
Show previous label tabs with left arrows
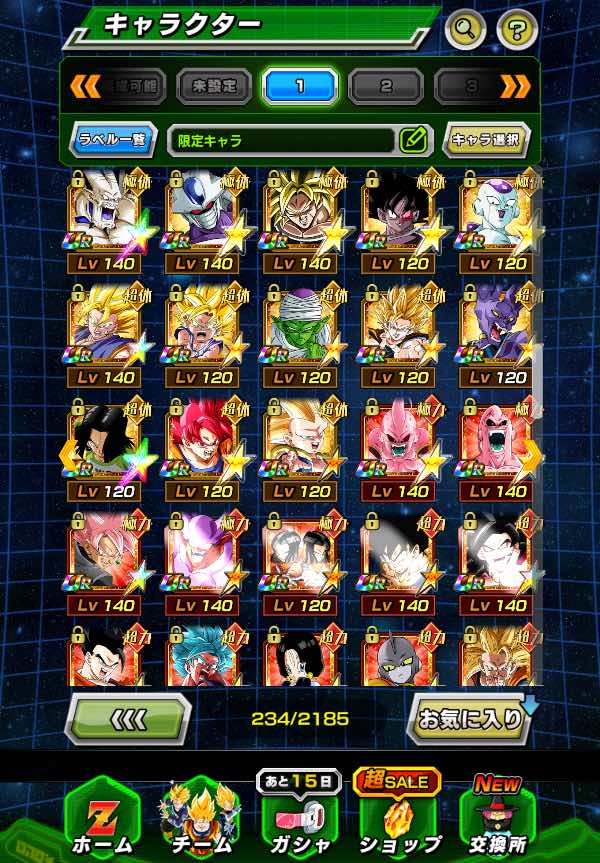pos(84,86)
